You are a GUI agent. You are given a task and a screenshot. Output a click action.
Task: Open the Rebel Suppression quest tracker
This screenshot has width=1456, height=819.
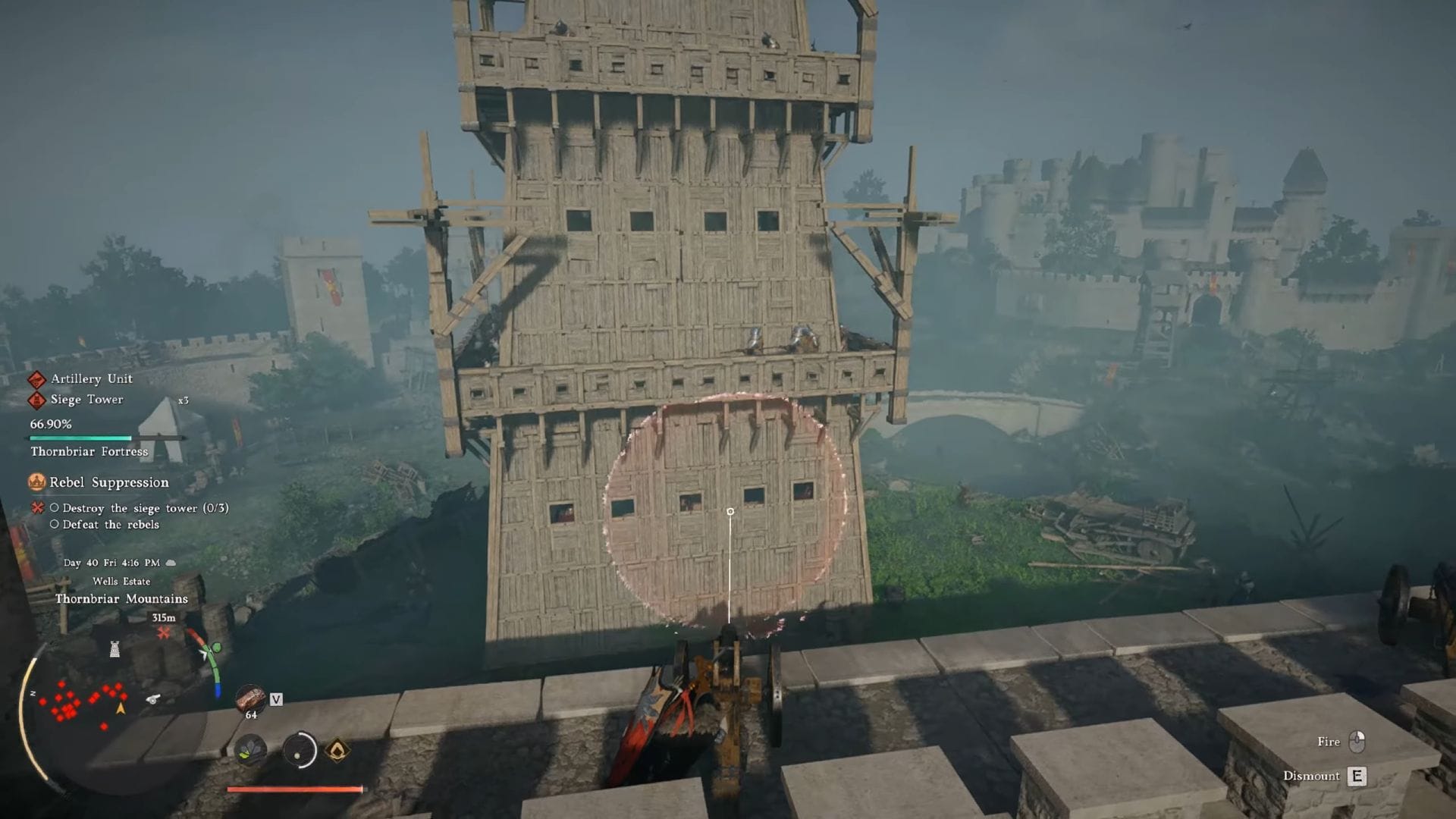tap(108, 482)
